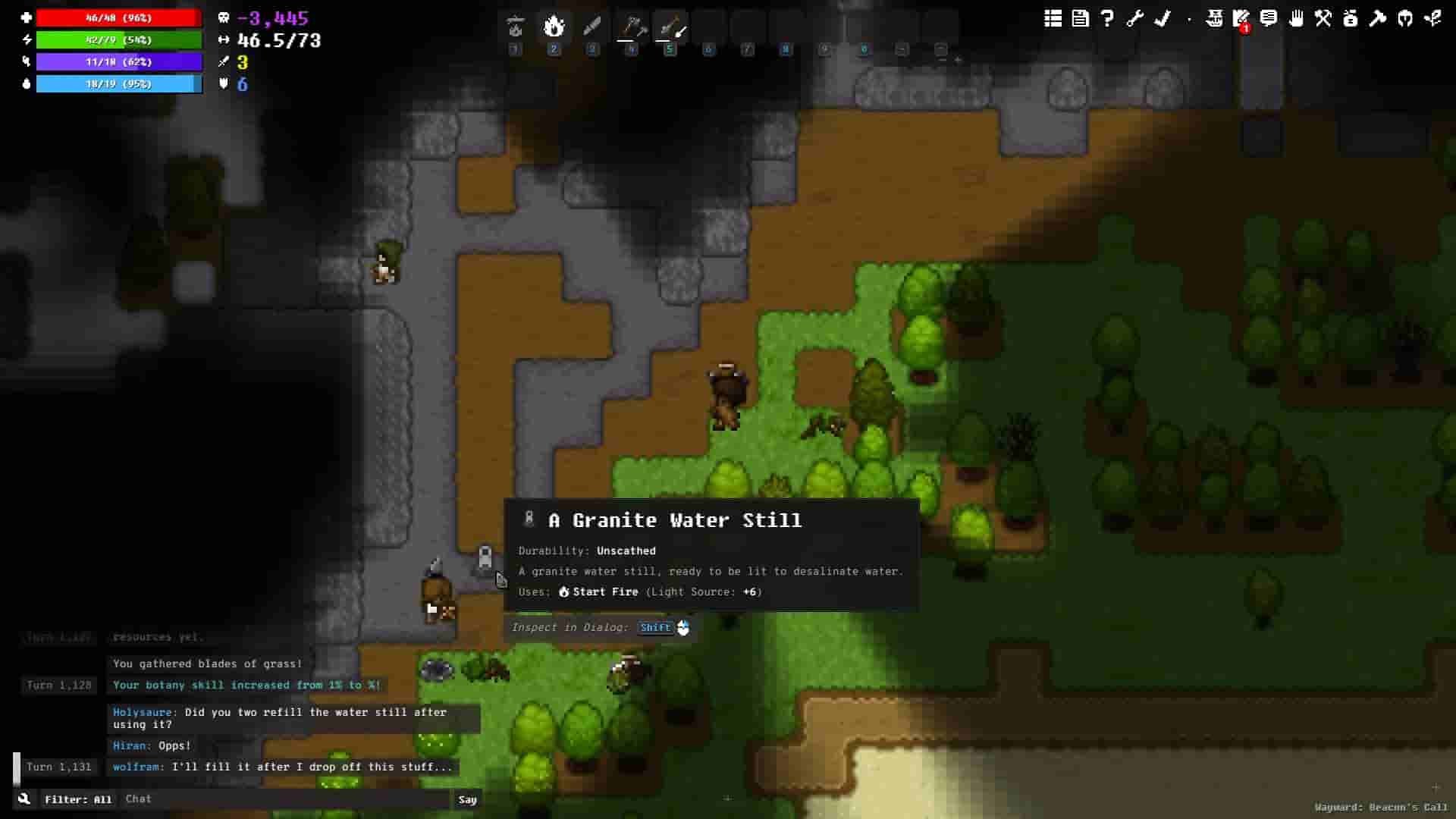Open the checkmark milestones icon
Viewport: 1456px width, 819px height.
1162,19
